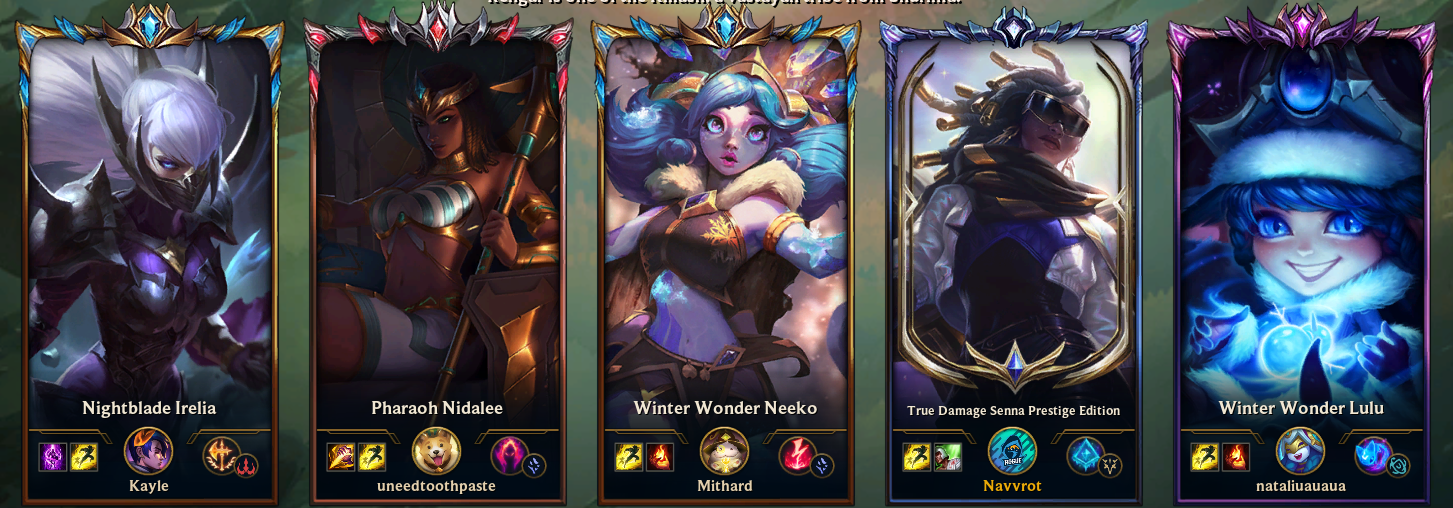
Task: Inspect Mithard's red Electrocute keystone rune
Action: point(797,455)
